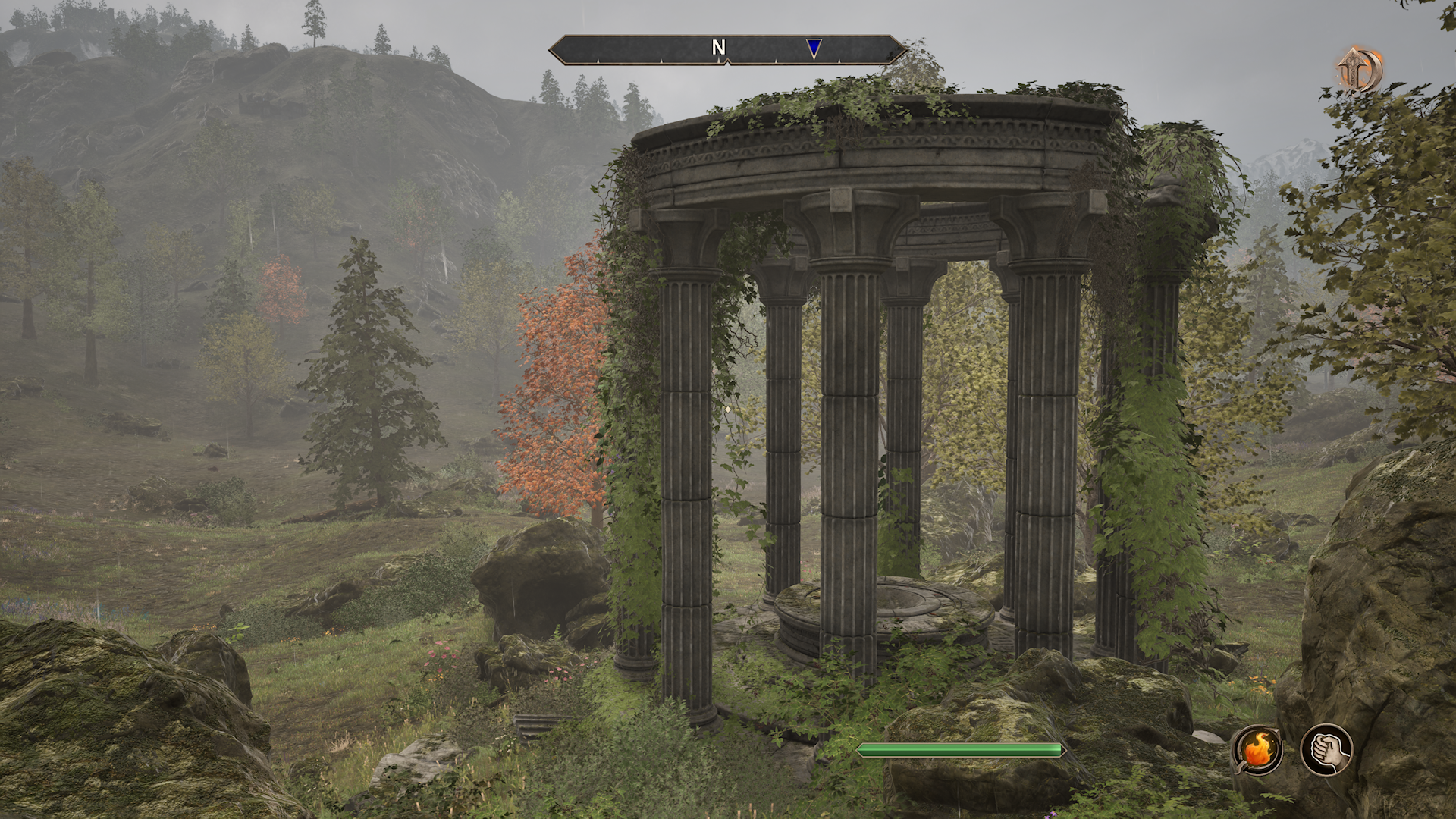
Task: Click the arrow and crescent moon icon
Action: point(1359,69)
